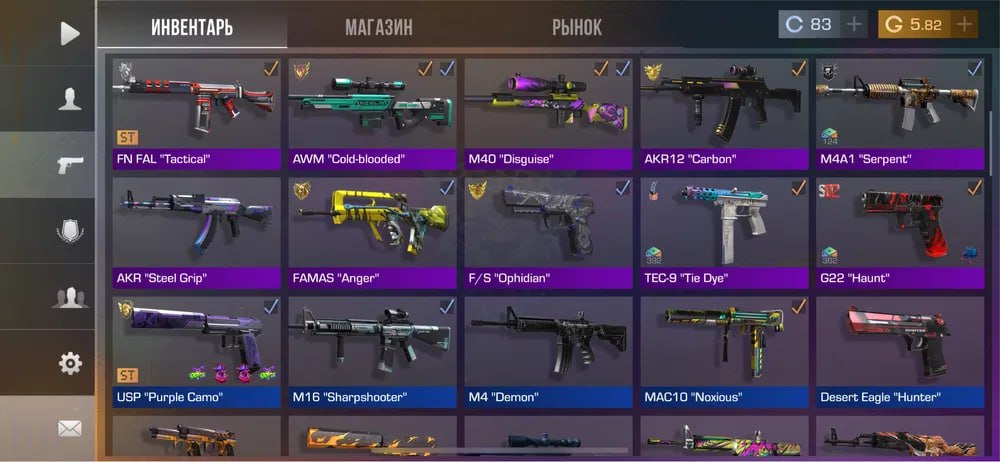Open the Рынок tab

[577, 28]
